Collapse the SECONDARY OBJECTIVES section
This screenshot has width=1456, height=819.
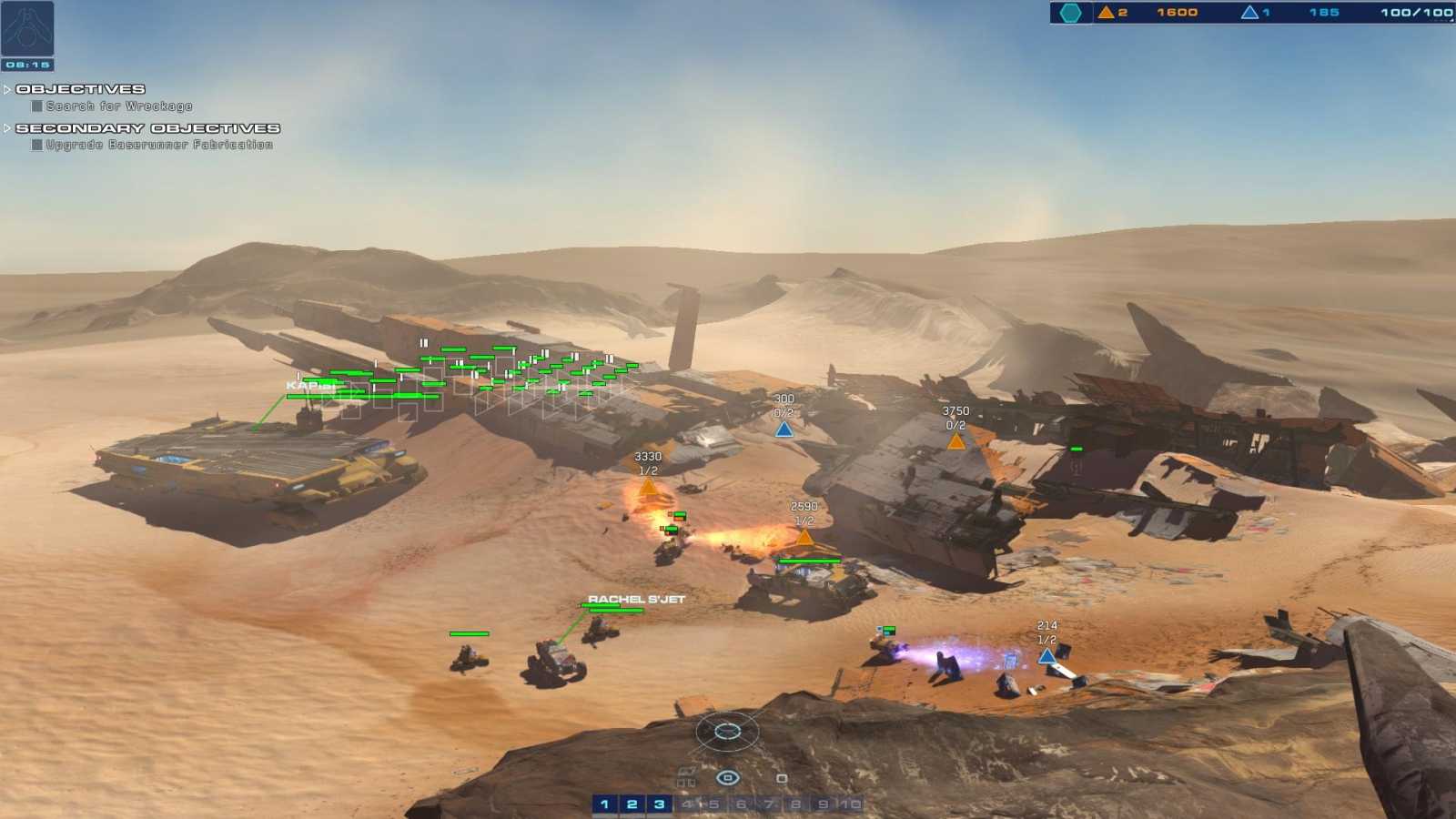7,127
